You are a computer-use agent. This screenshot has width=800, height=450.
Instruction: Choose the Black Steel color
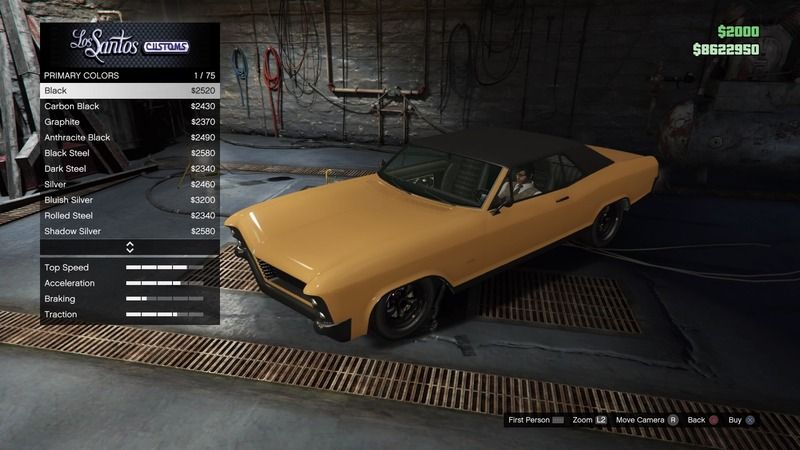click(129, 153)
